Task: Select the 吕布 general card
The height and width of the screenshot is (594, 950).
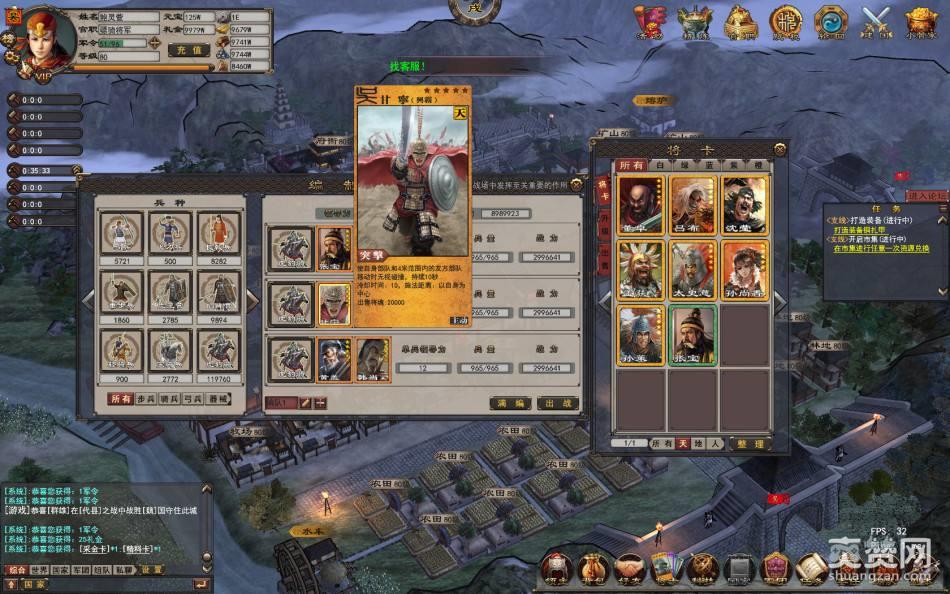Action: pos(692,205)
